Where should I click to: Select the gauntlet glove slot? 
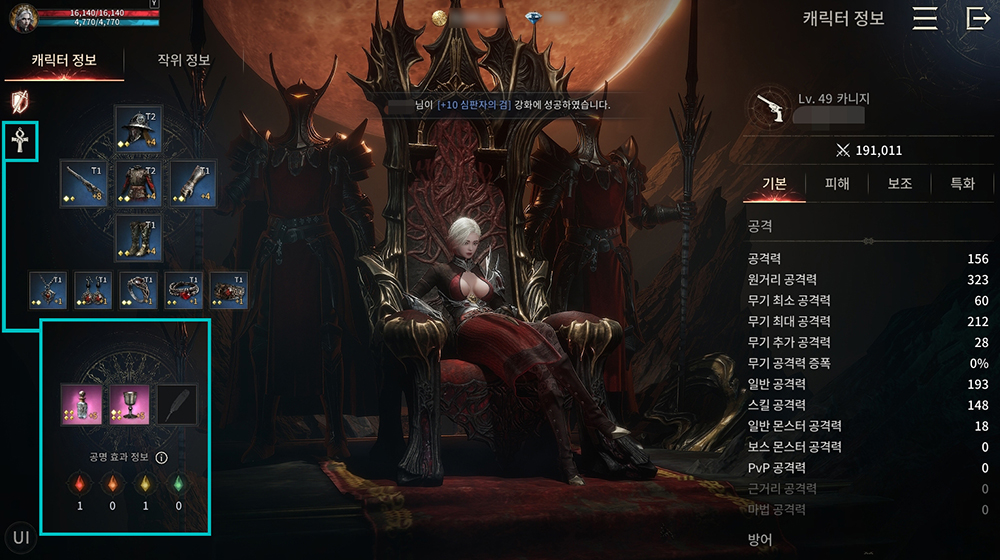192,184
